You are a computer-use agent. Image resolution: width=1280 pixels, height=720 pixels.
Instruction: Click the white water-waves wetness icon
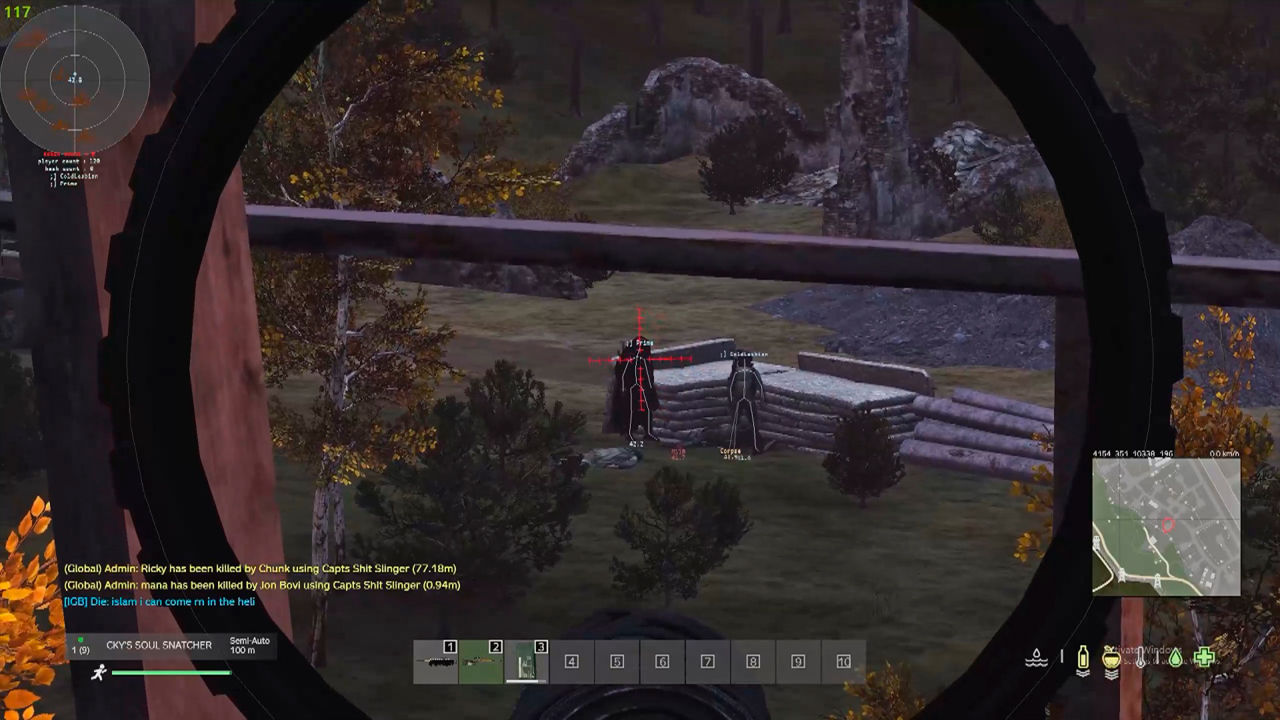click(1037, 658)
